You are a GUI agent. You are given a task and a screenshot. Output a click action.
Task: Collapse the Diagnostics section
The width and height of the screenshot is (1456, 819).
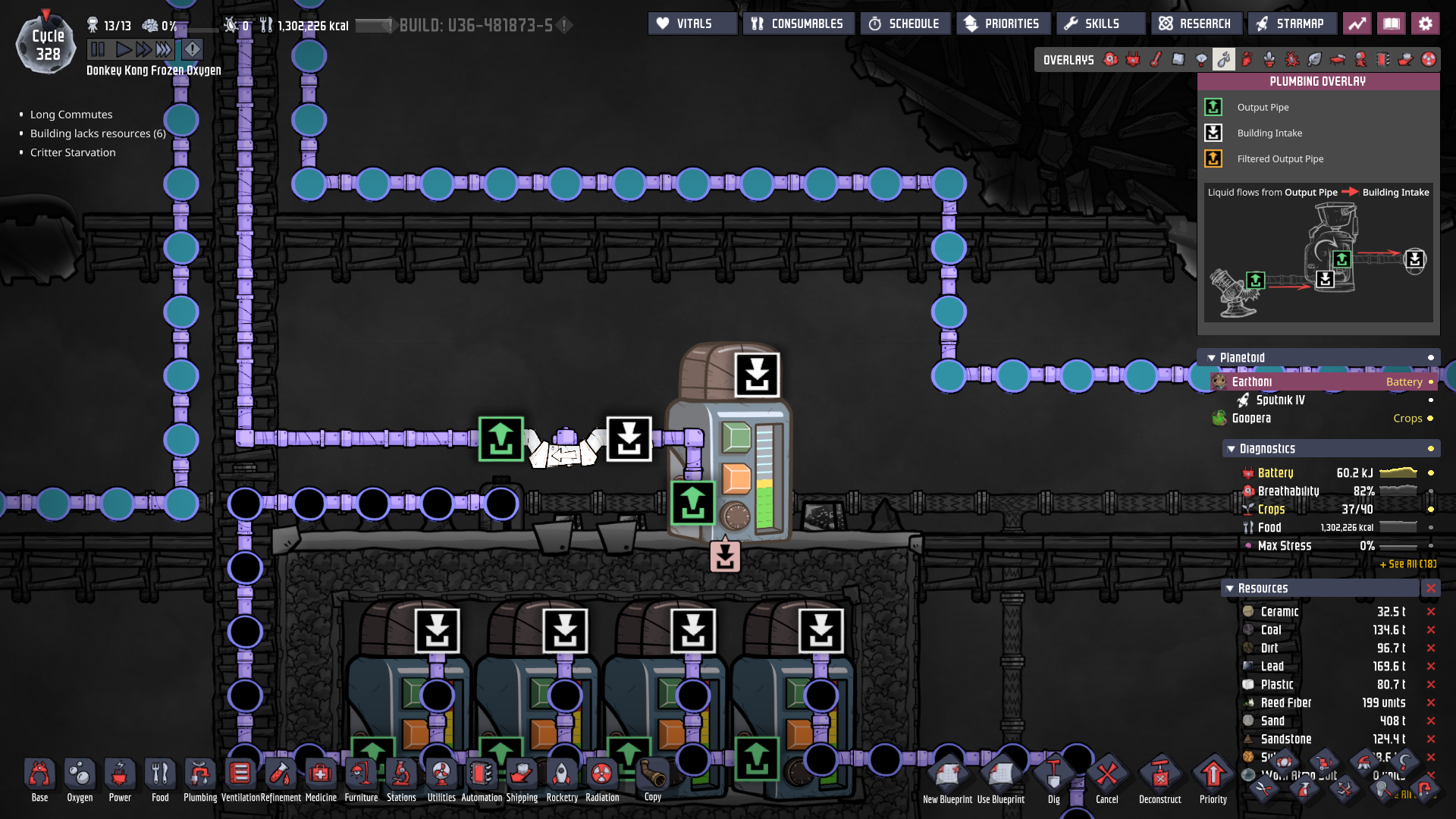(x=1231, y=448)
